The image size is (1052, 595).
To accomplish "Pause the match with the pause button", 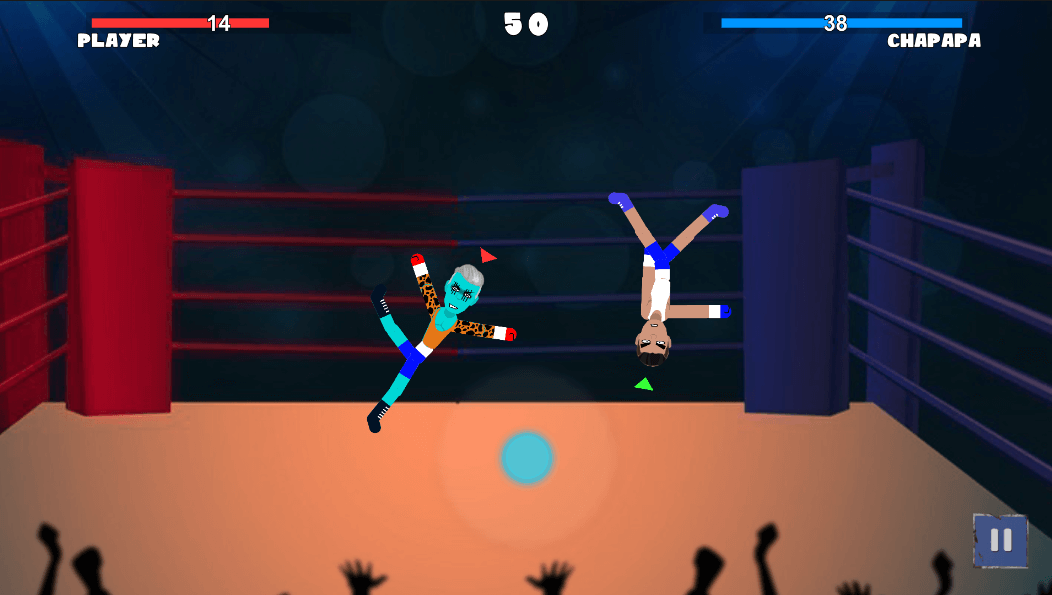I will [1000, 541].
